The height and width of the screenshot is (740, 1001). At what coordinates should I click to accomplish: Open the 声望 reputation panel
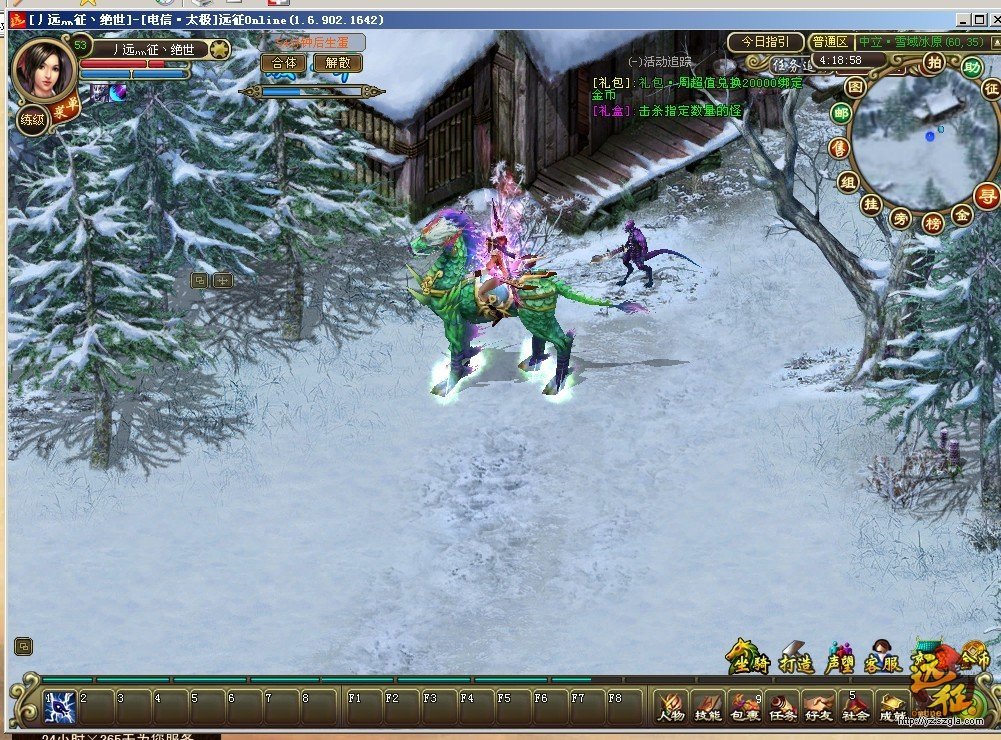pos(840,658)
